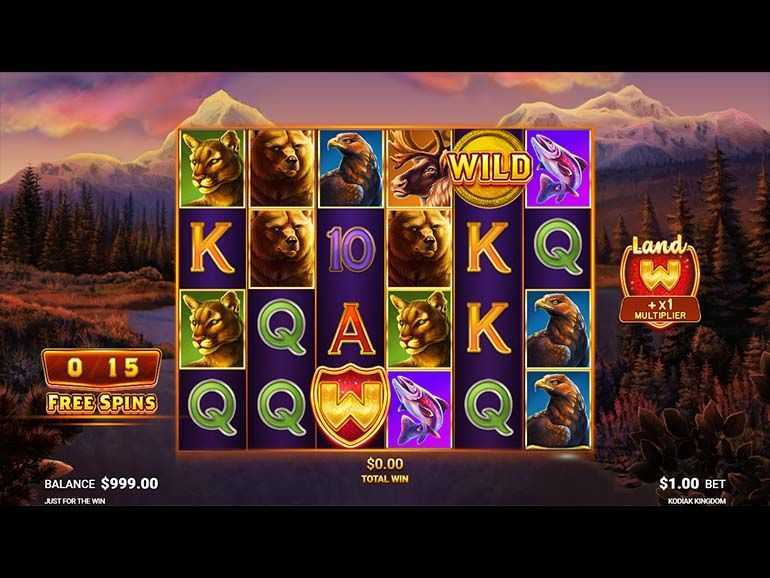The height and width of the screenshot is (578, 770).
Task: Open the $1.00 bet selector
Action: point(692,483)
